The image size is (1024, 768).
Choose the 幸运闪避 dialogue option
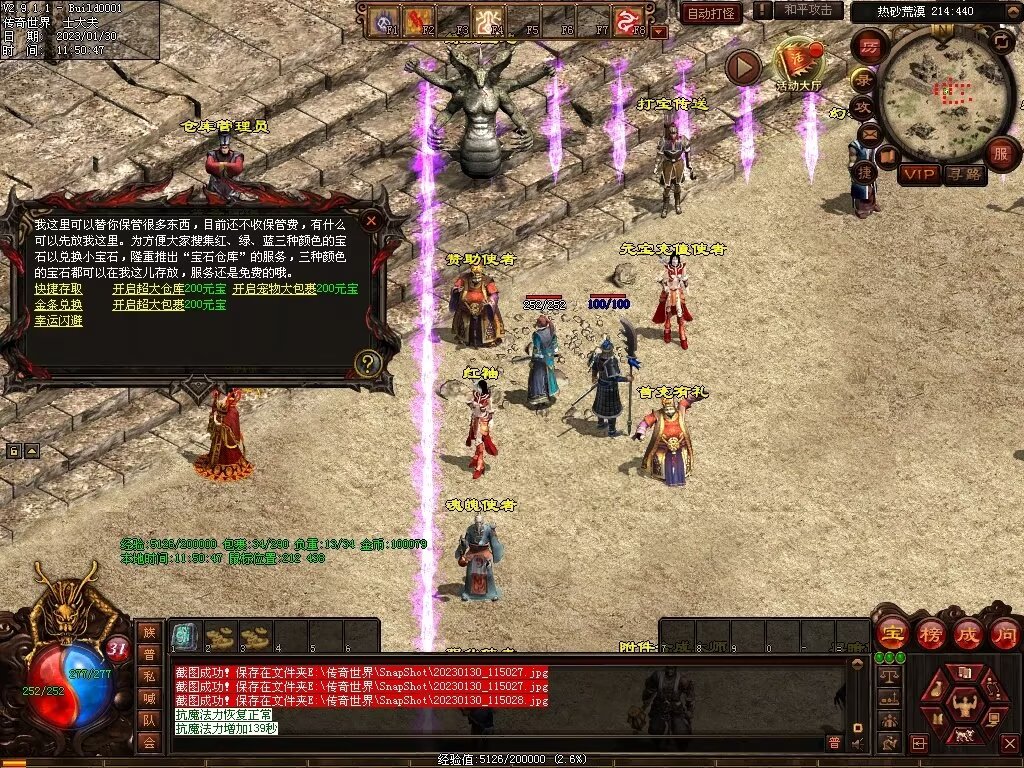point(58,321)
